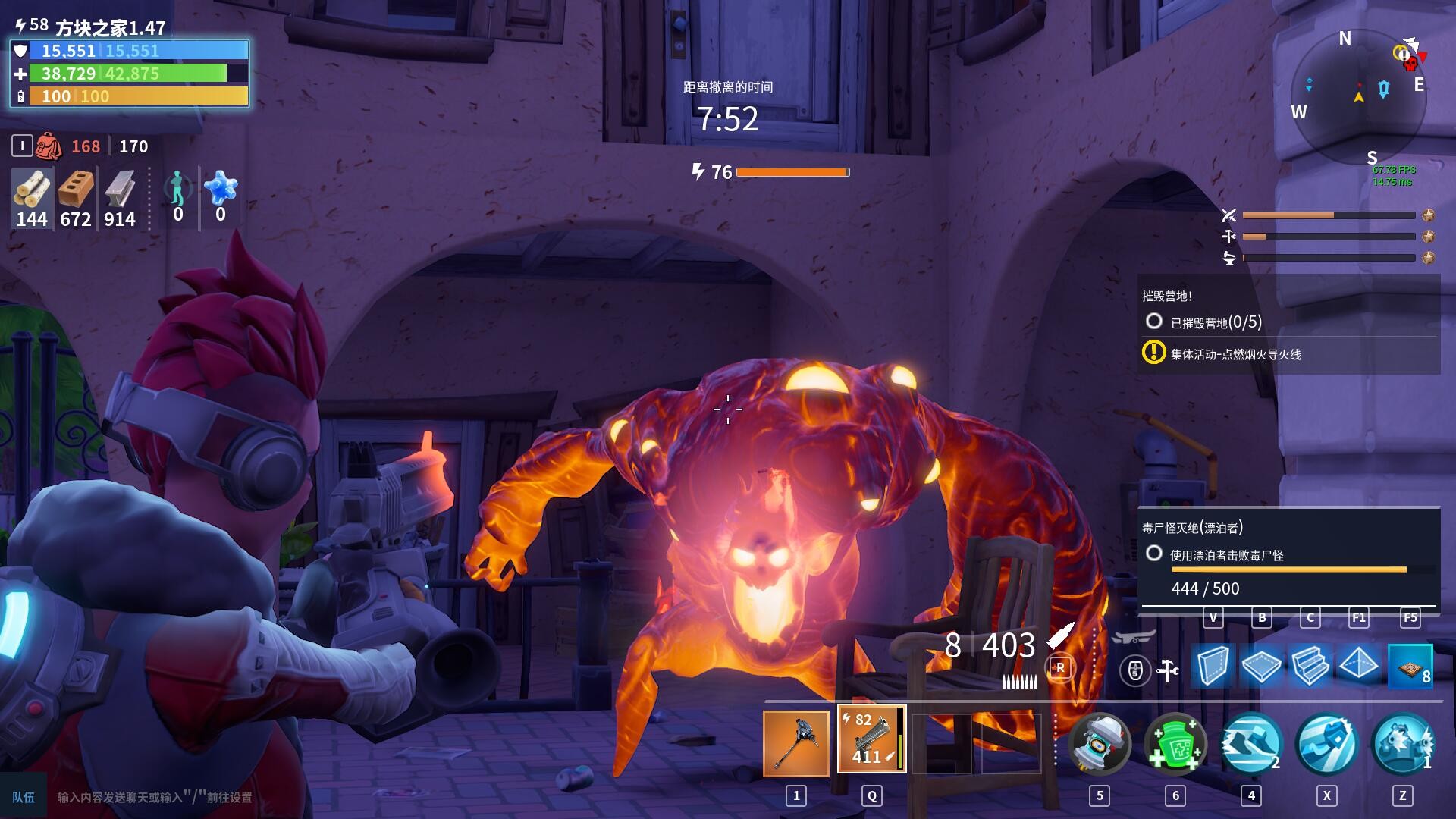
Task: Activate the dash kick ability
Action: (1250, 743)
